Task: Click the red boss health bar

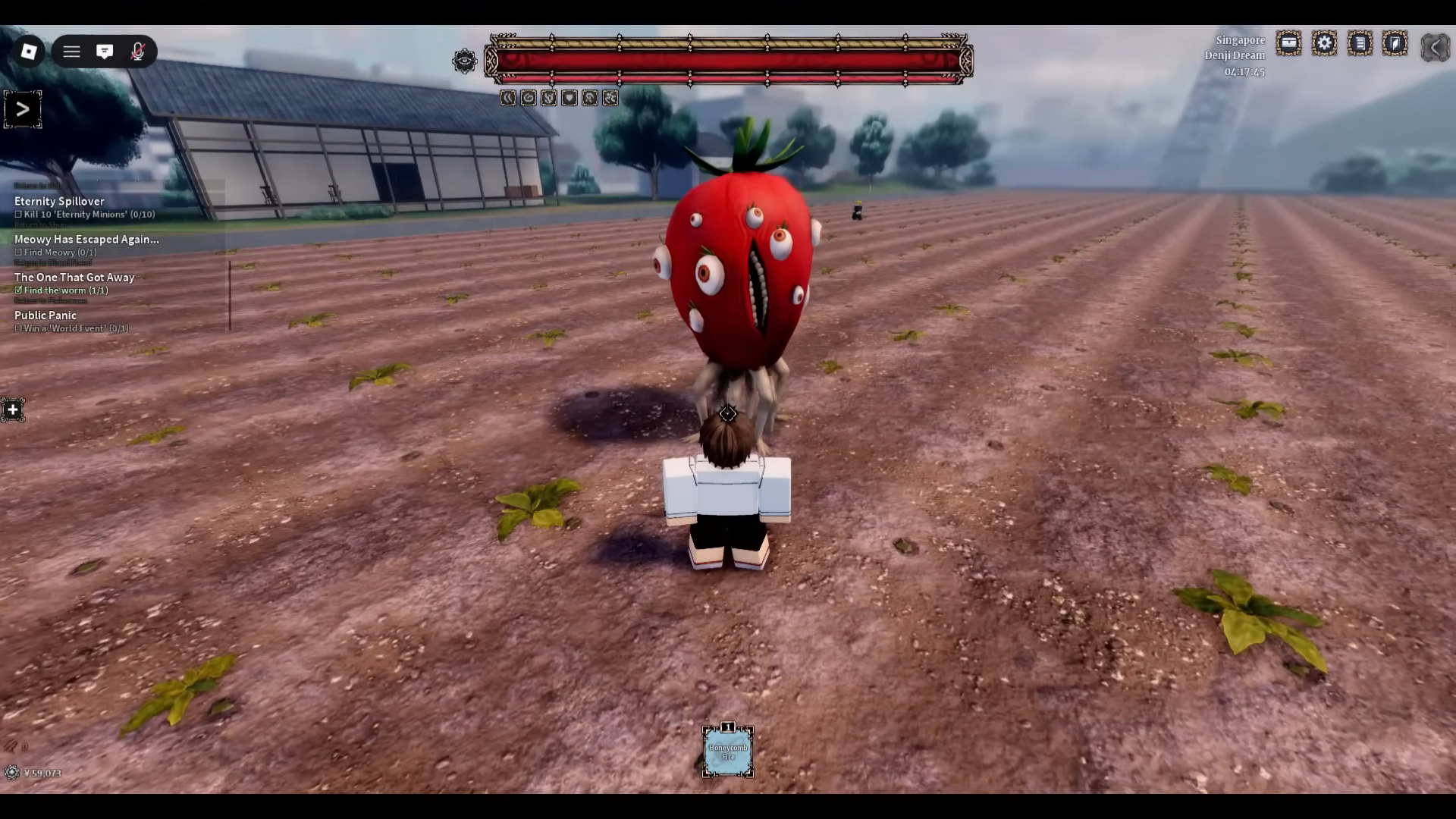Action: coord(728,61)
